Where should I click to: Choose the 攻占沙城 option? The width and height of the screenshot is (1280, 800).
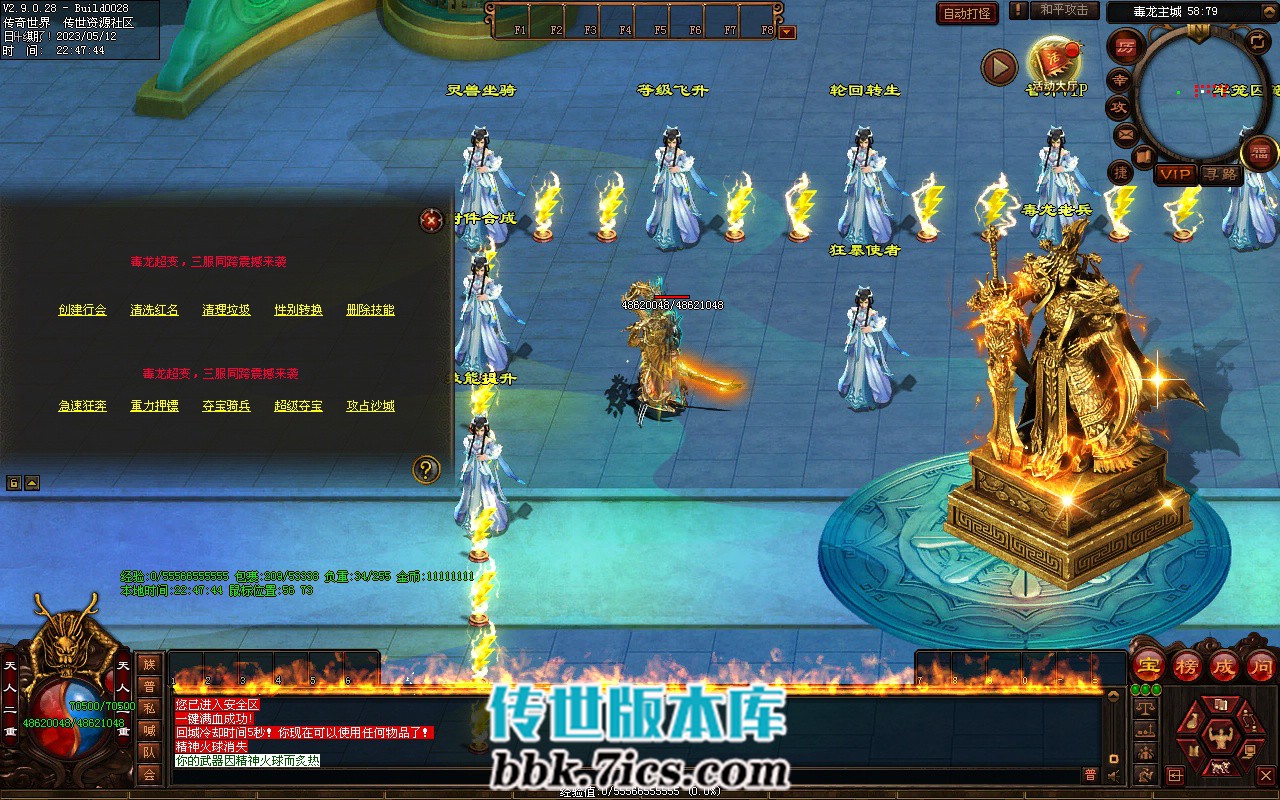coord(370,406)
